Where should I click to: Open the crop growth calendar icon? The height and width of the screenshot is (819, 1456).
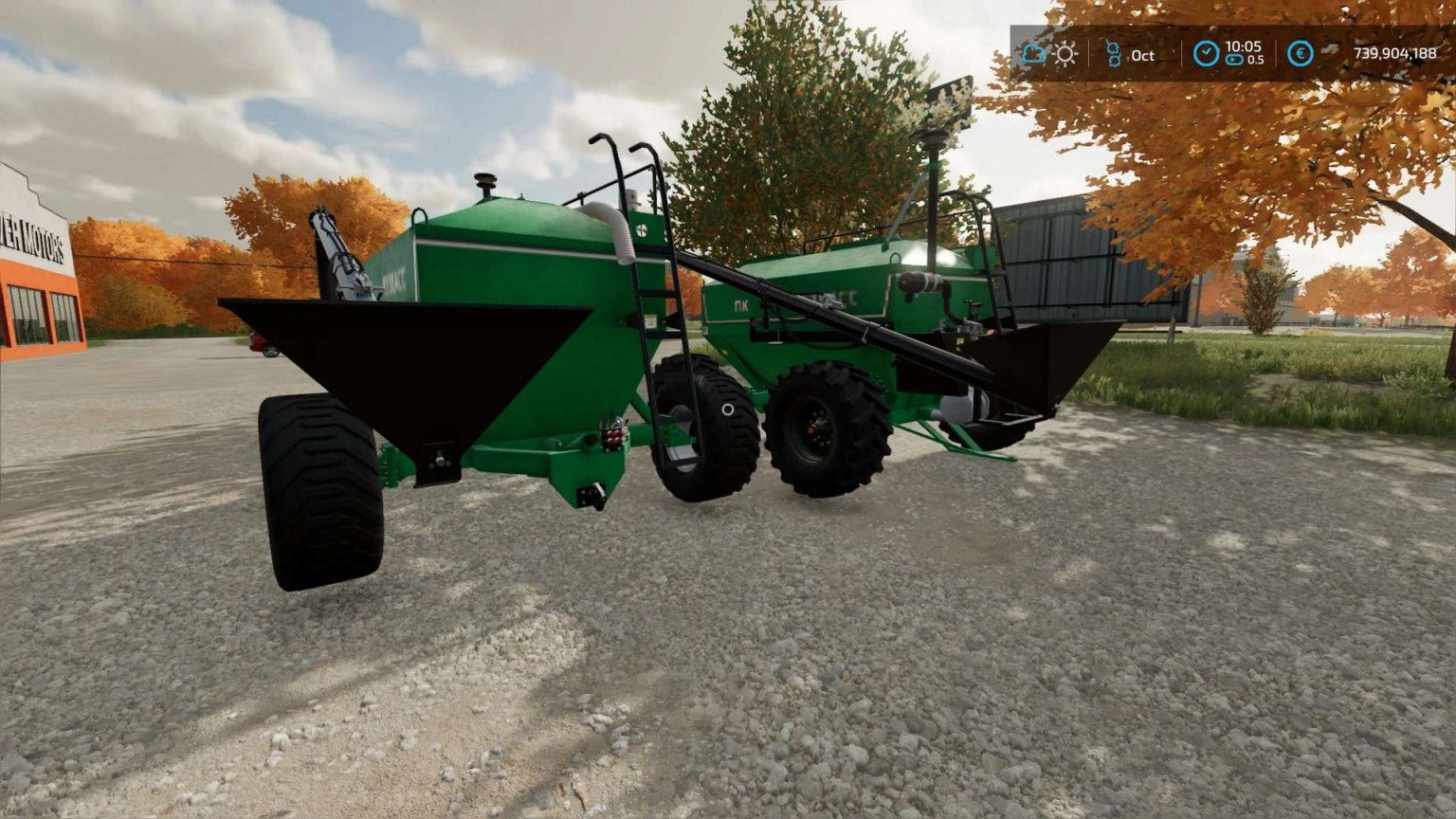[x=1114, y=55]
